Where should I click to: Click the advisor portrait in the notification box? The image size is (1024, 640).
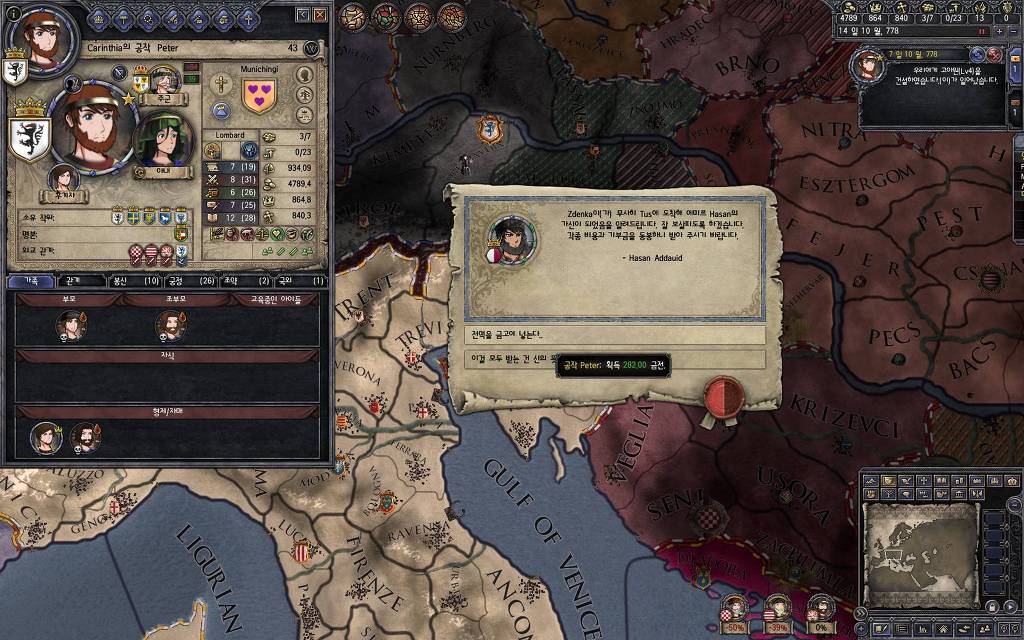pos(866,65)
